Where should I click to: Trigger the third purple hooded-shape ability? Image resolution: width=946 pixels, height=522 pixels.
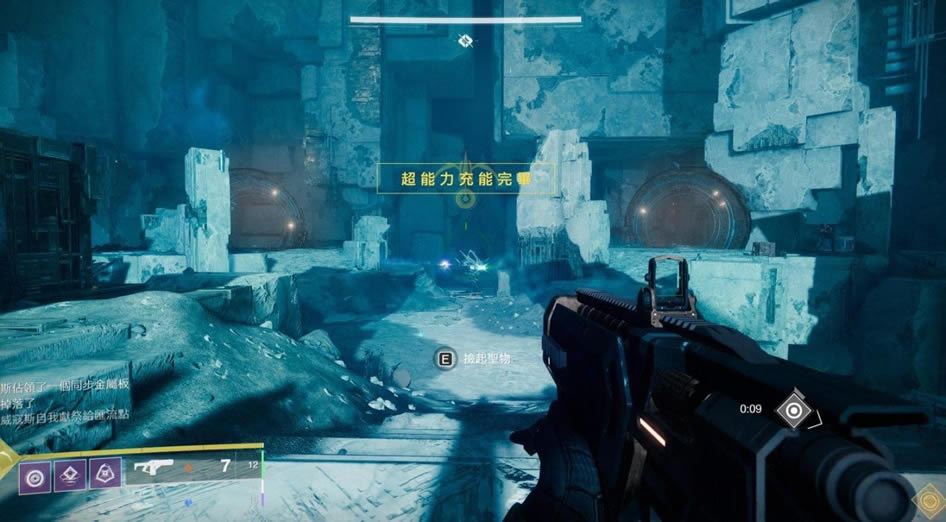[104, 471]
